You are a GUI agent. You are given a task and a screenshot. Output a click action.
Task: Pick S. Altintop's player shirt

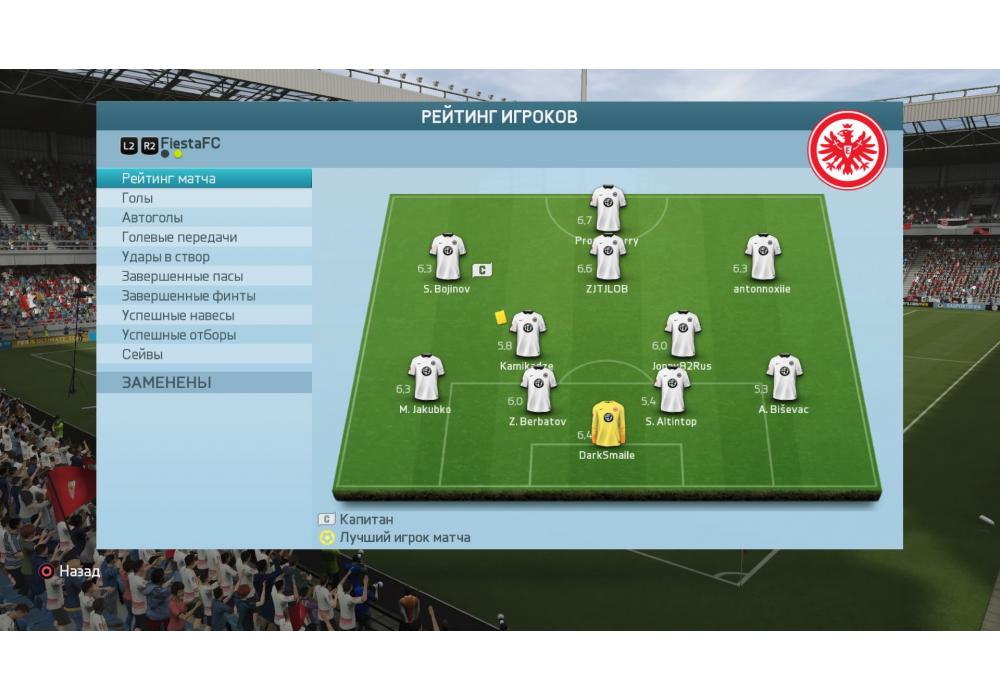tap(671, 391)
